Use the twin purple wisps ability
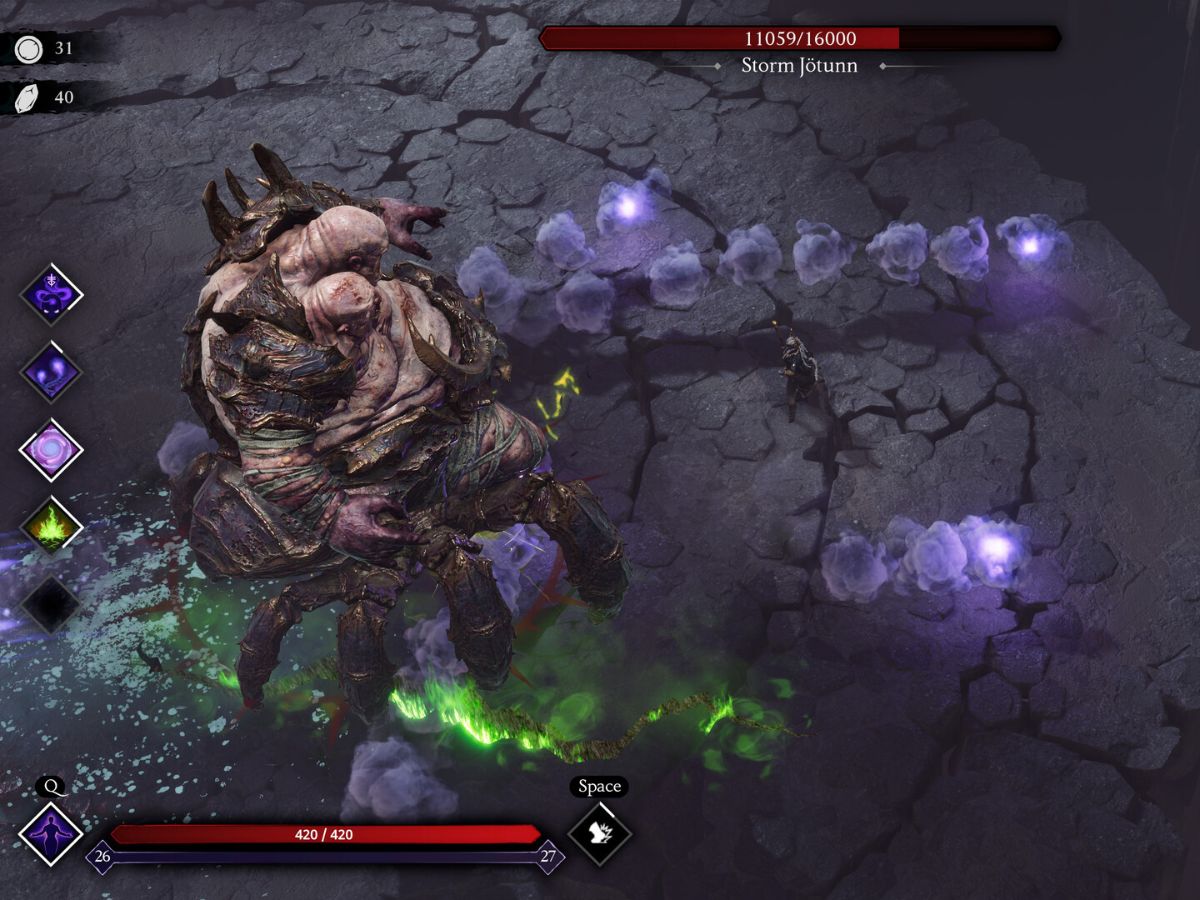 pyautogui.click(x=51, y=371)
